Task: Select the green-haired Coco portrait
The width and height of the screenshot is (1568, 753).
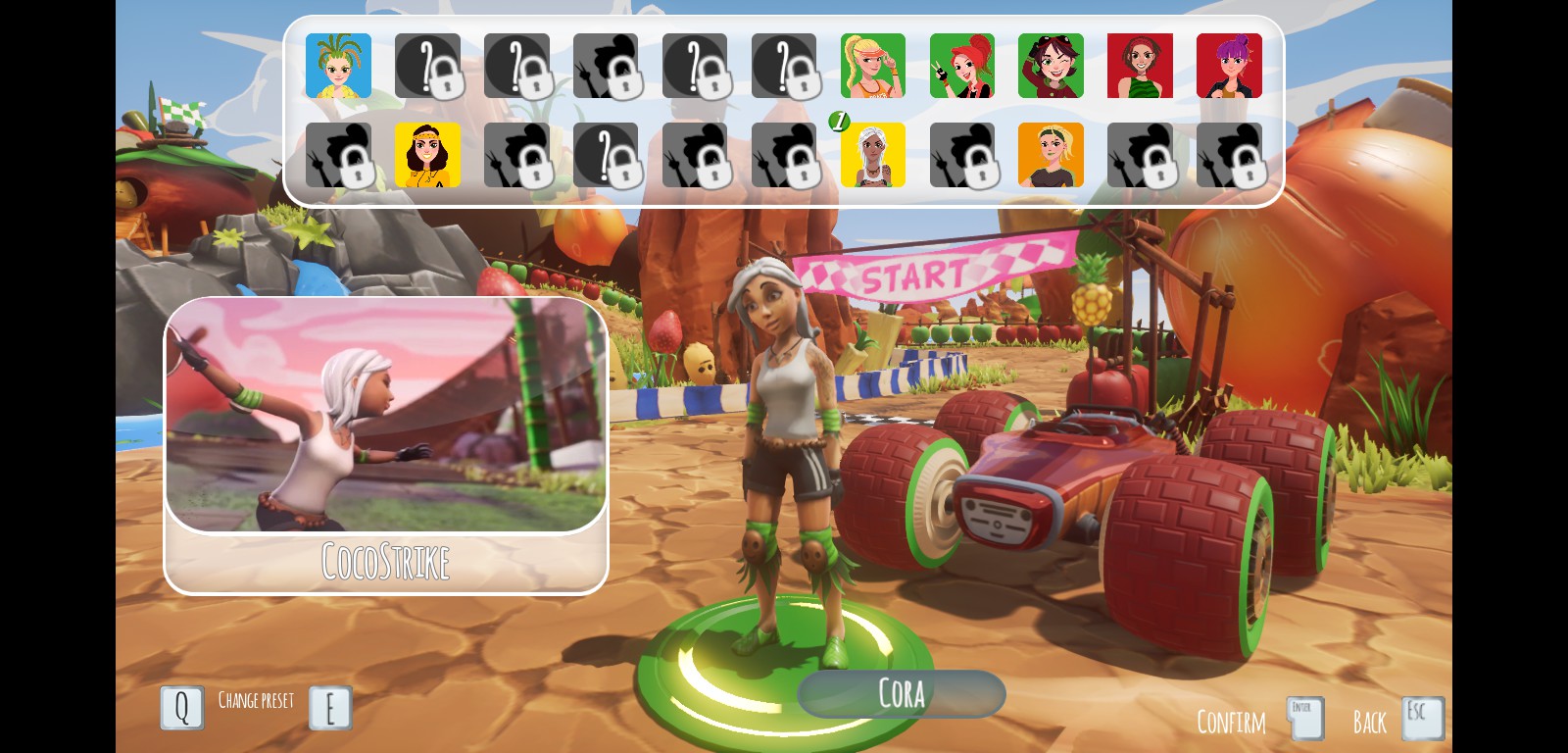Action: pyautogui.click(x=340, y=66)
